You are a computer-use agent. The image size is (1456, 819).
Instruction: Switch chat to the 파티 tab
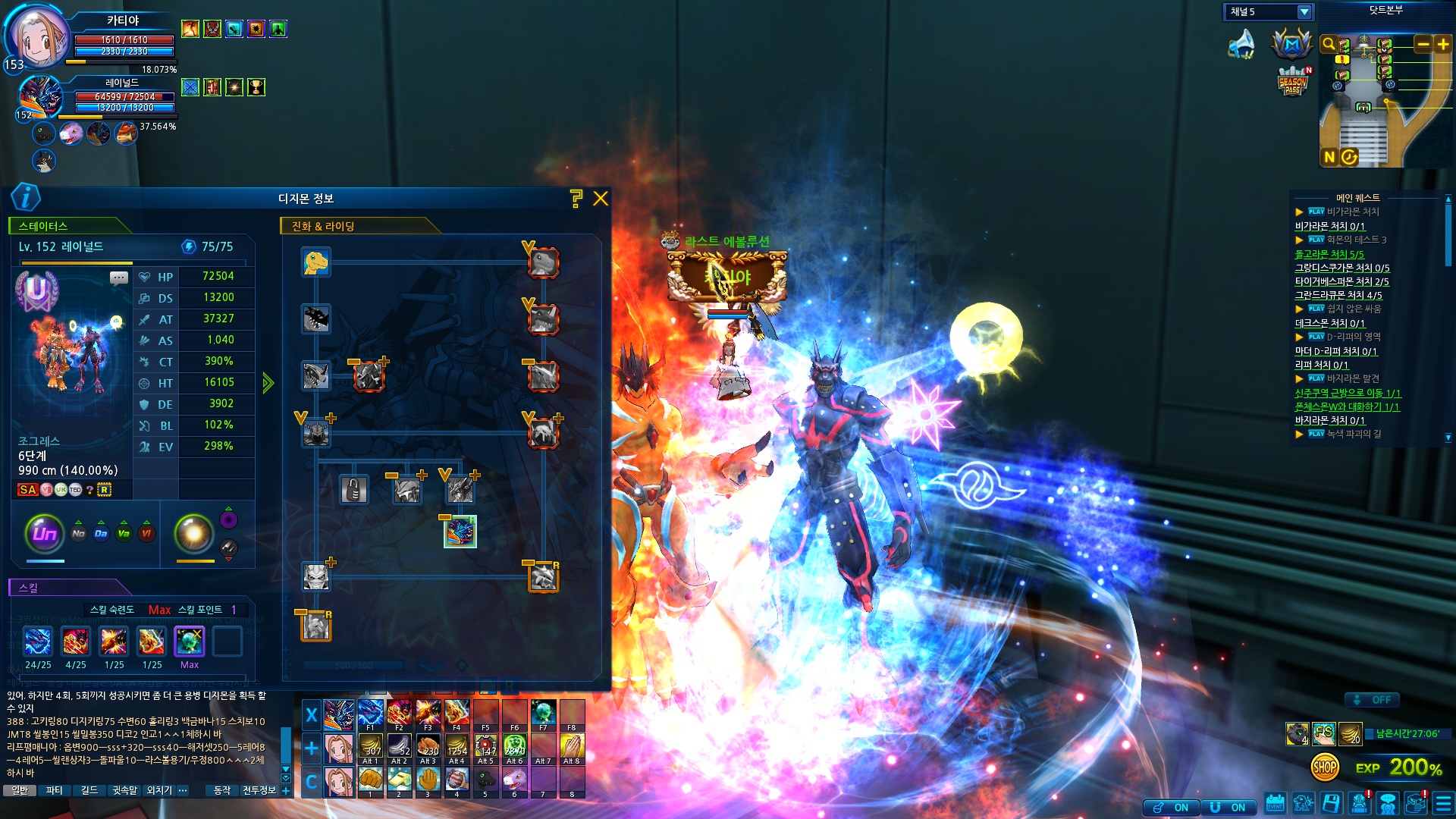[x=54, y=790]
